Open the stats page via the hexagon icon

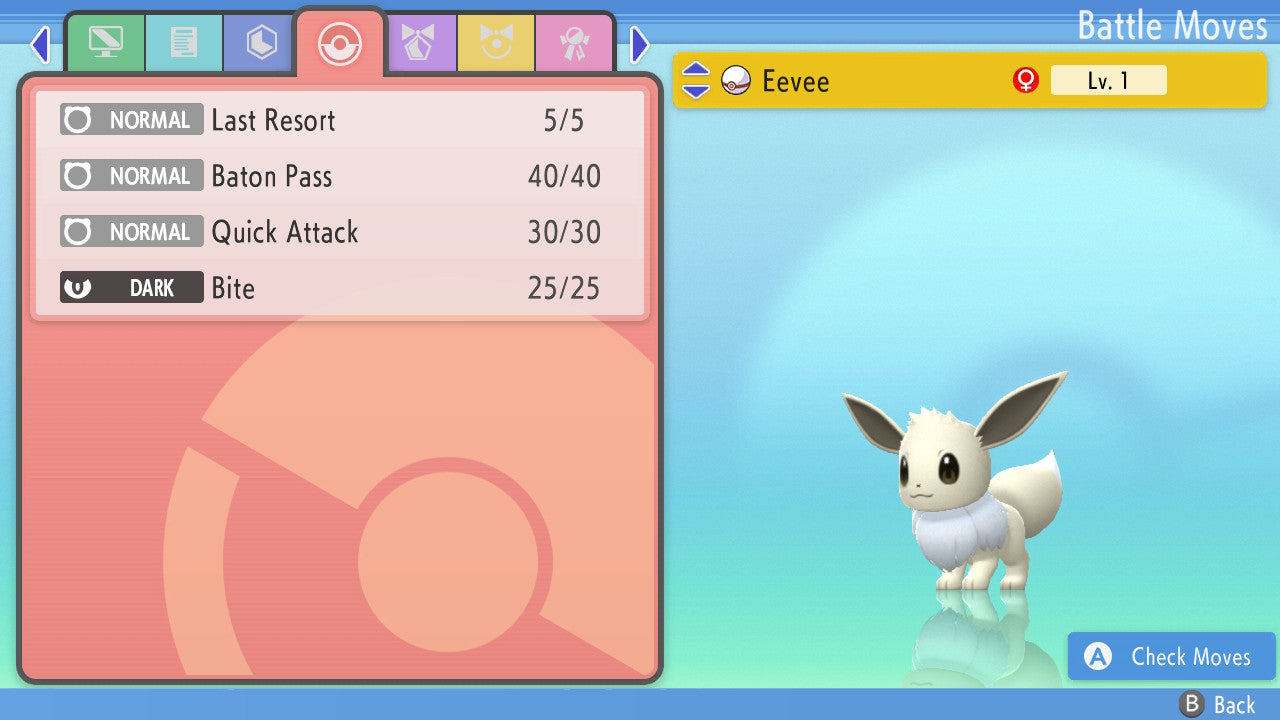[x=258, y=43]
